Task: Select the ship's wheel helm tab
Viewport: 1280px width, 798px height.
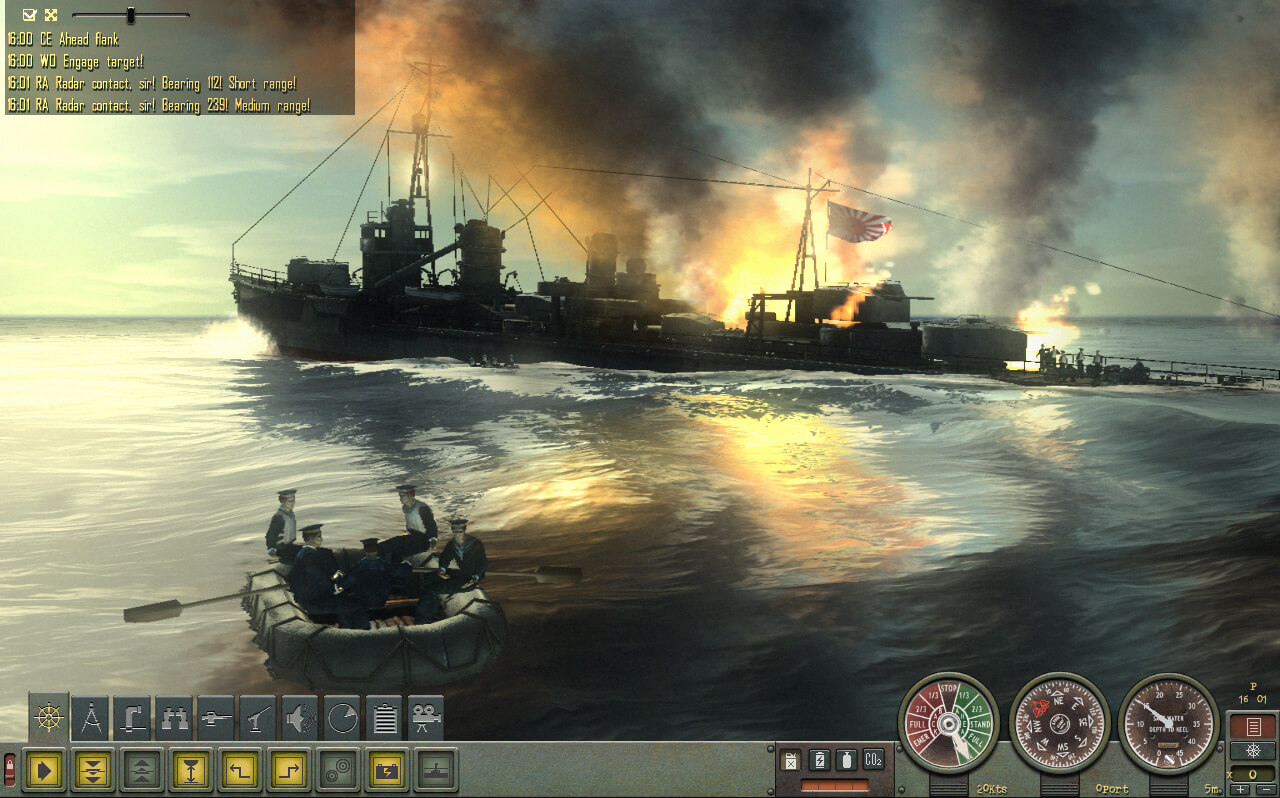Action: coord(48,717)
